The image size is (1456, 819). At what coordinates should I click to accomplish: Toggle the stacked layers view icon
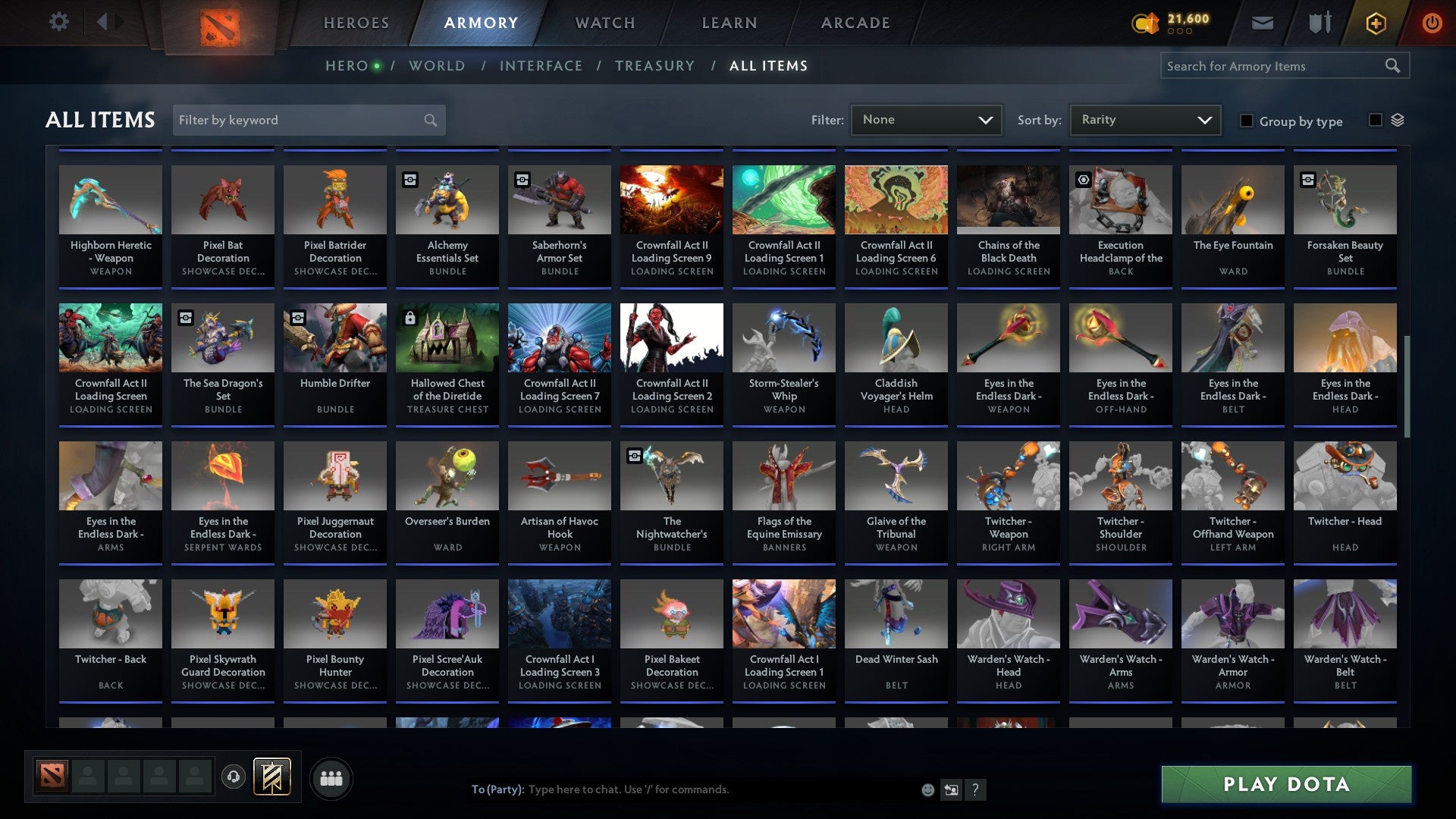[x=1398, y=121]
